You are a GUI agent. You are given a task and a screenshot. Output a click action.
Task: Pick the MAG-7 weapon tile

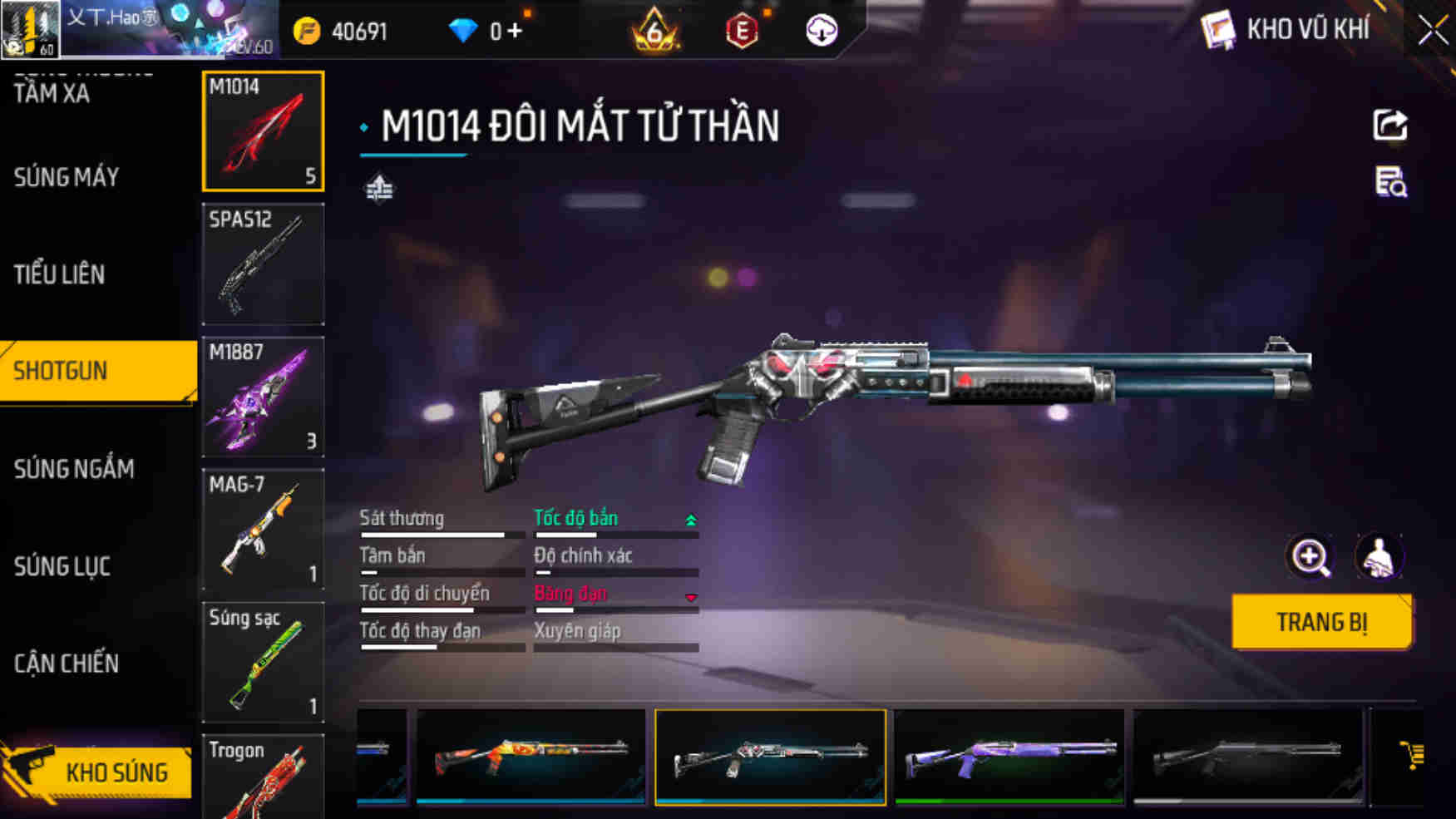[x=263, y=529]
